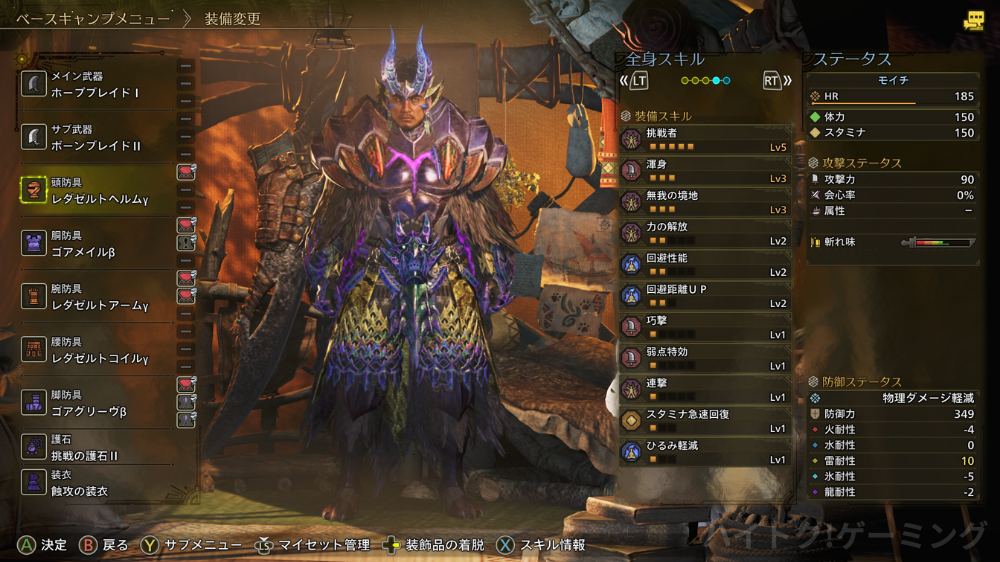Image resolution: width=1000 pixels, height=562 pixels.
Task: Select the 挑戦者 Lv5 skill row
Action: tap(704, 139)
